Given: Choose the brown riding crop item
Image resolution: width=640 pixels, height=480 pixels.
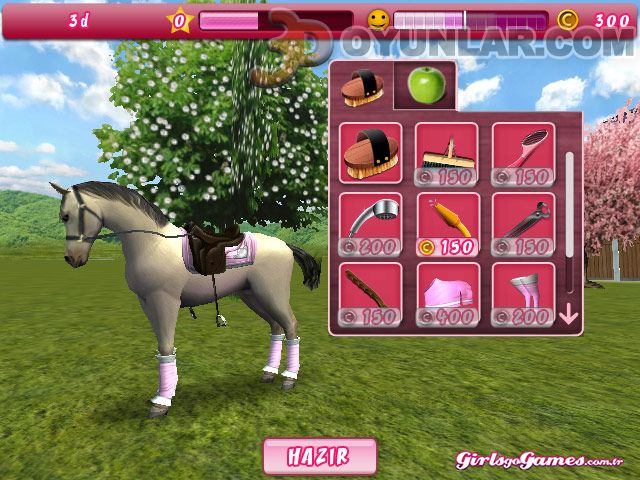Looking at the screenshot, I should (x=370, y=292).
